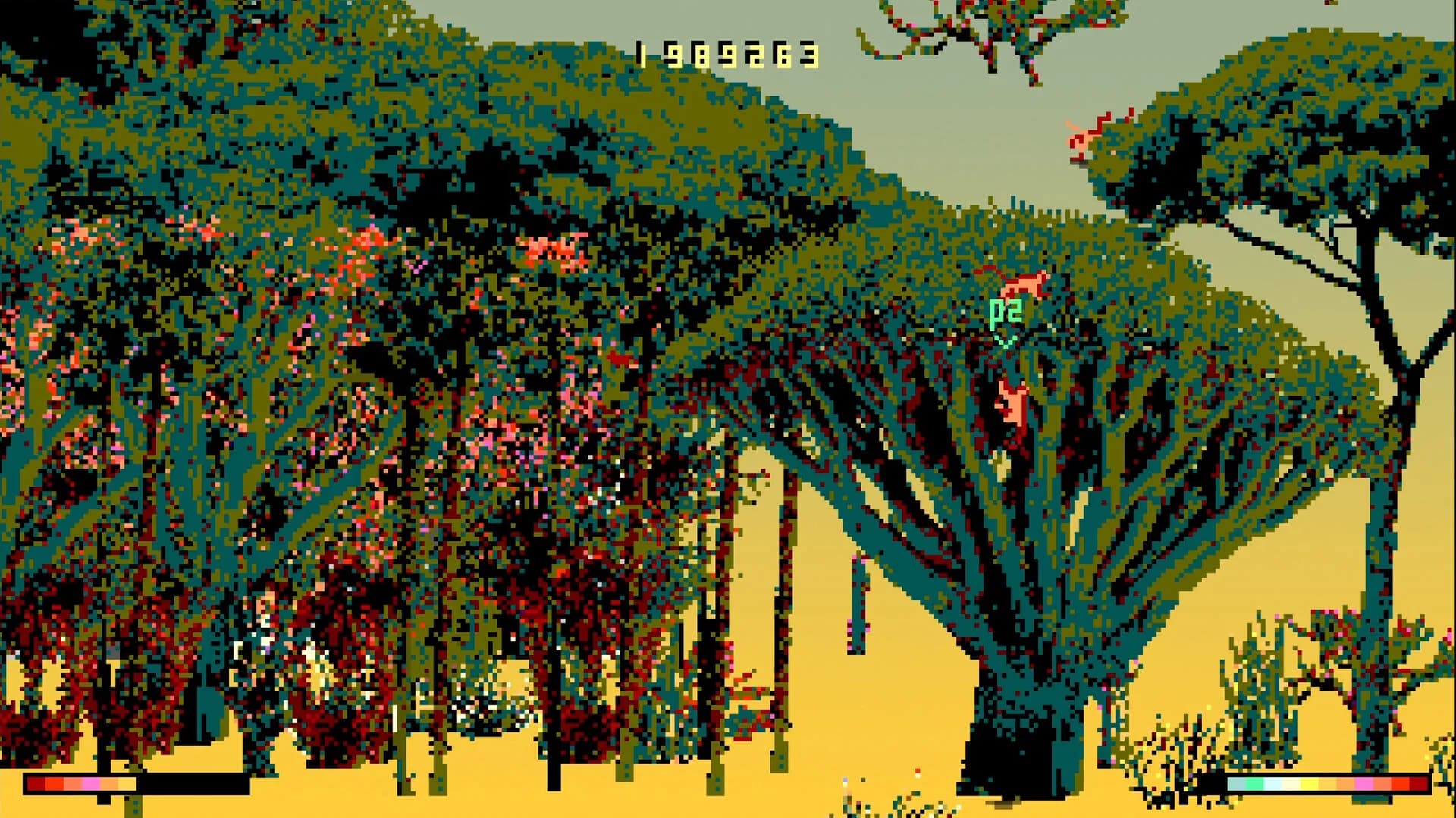Image resolution: width=1456 pixels, height=818 pixels.
Task: Click the small monkey on the dragon tree crown
Action: pyautogui.click(x=1023, y=282)
